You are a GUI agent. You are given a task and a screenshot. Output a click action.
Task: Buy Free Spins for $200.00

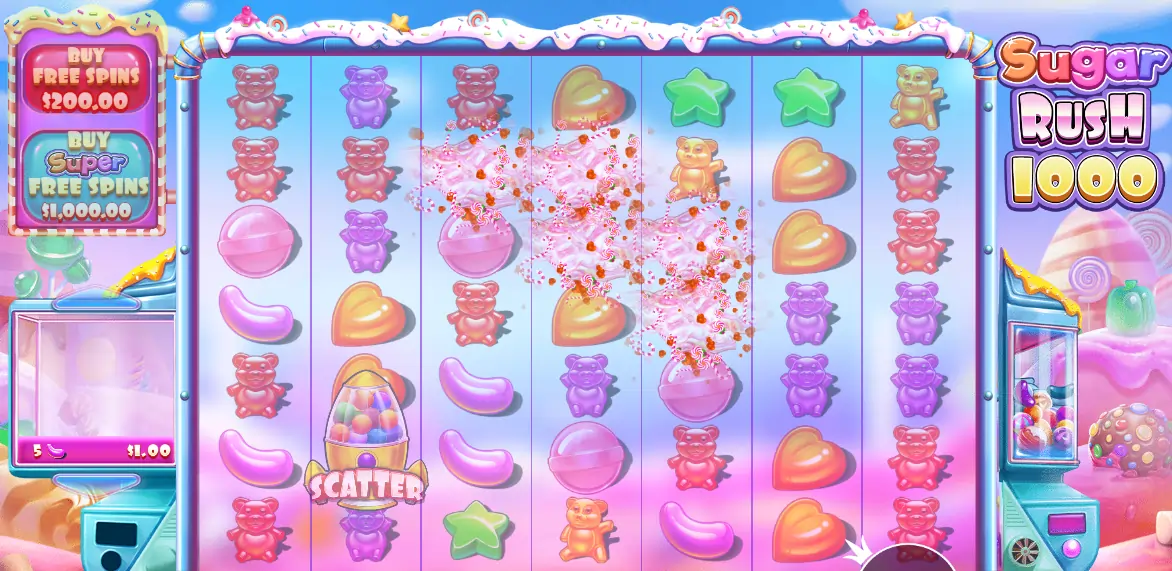click(x=84, y=78)
